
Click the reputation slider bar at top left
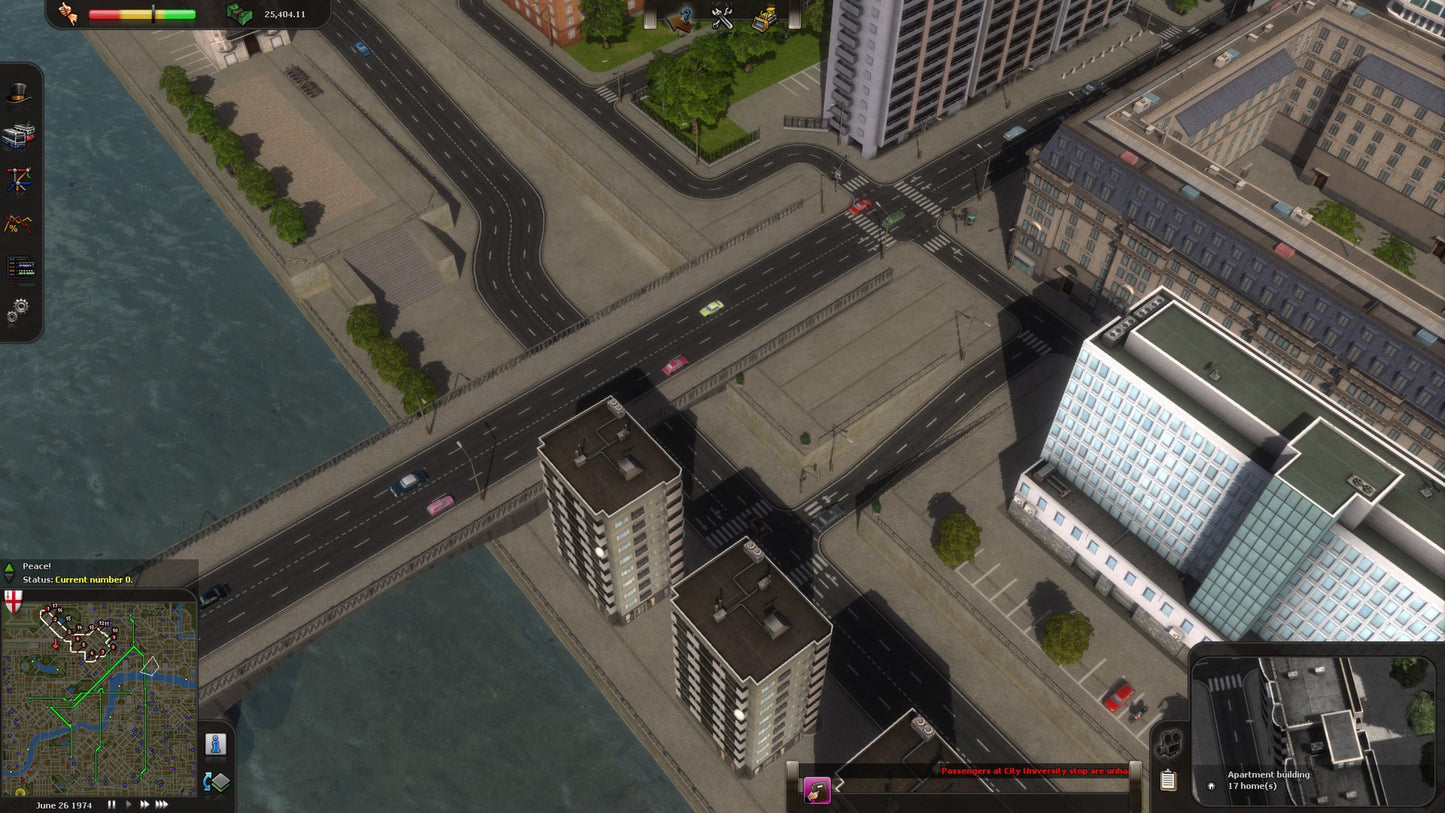tap(140, 14)
